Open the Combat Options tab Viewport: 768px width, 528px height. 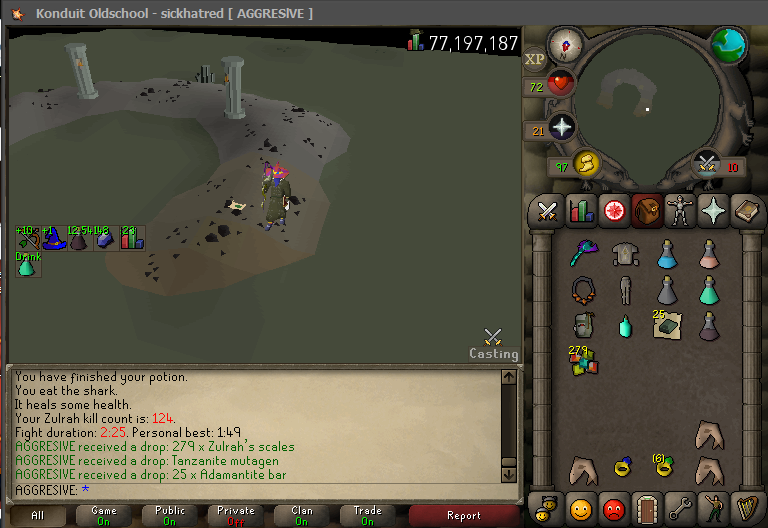pyautogui.click(x=547, y=211)
